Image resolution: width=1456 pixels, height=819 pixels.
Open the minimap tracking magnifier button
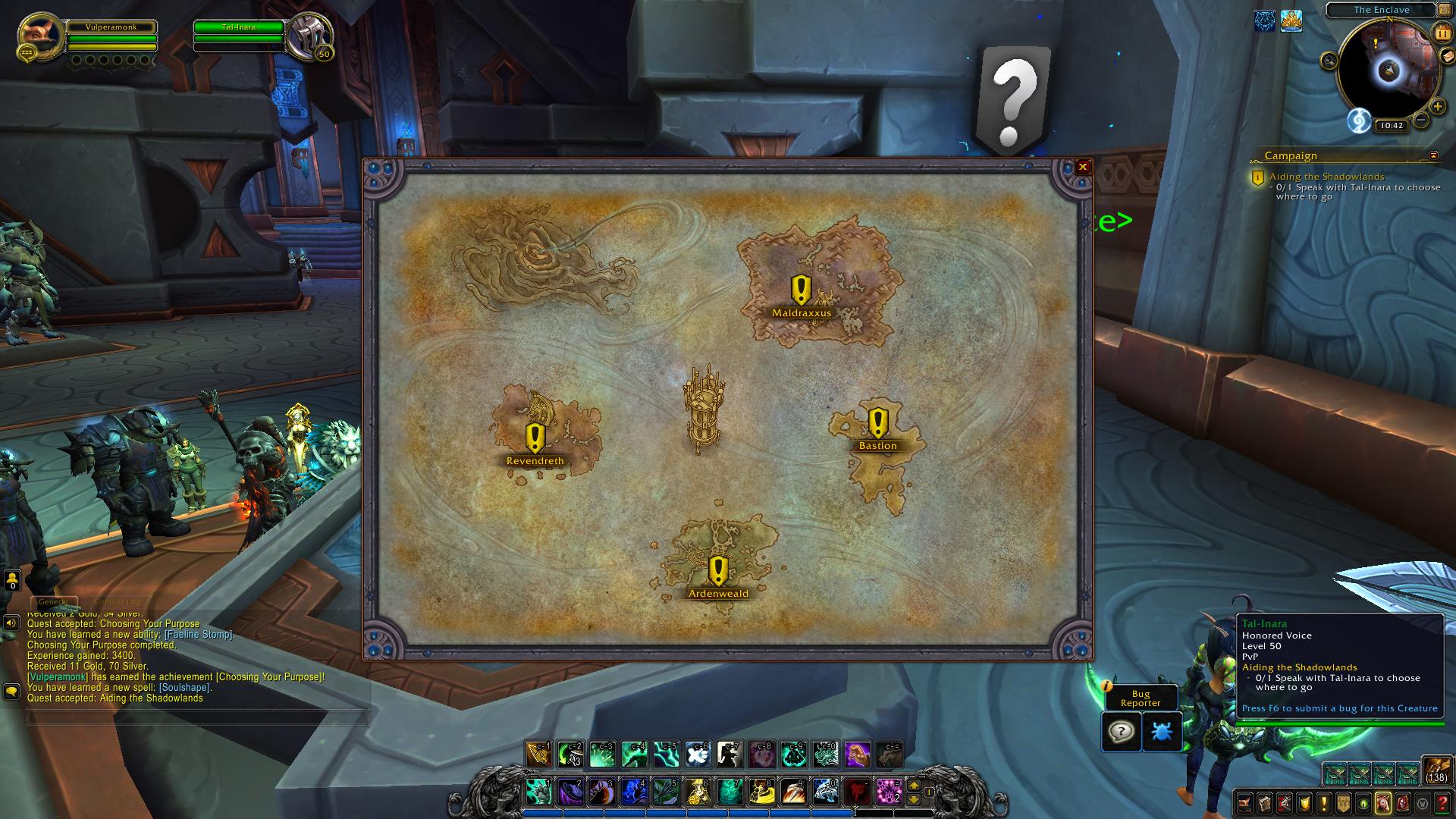1329,61
